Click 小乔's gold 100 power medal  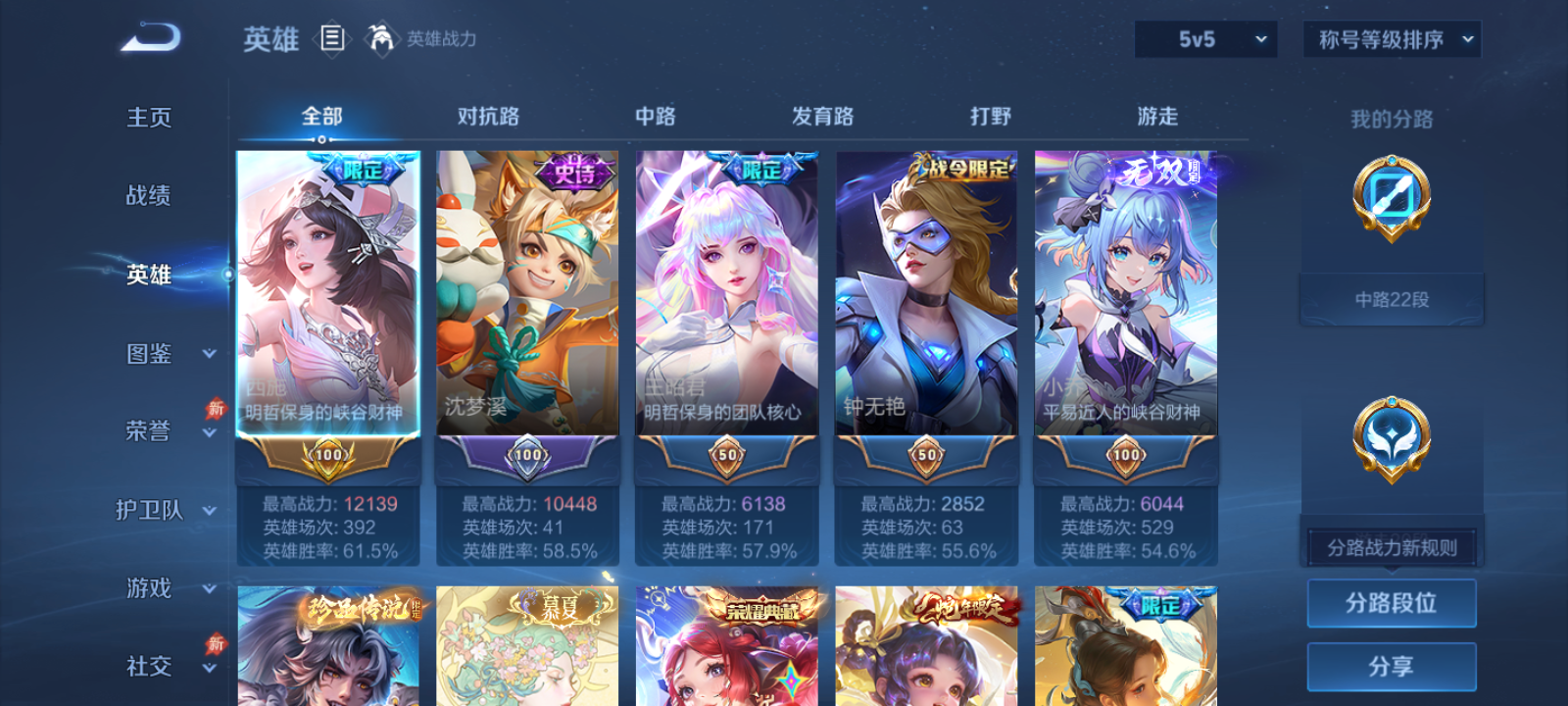tap(1124, 457)
